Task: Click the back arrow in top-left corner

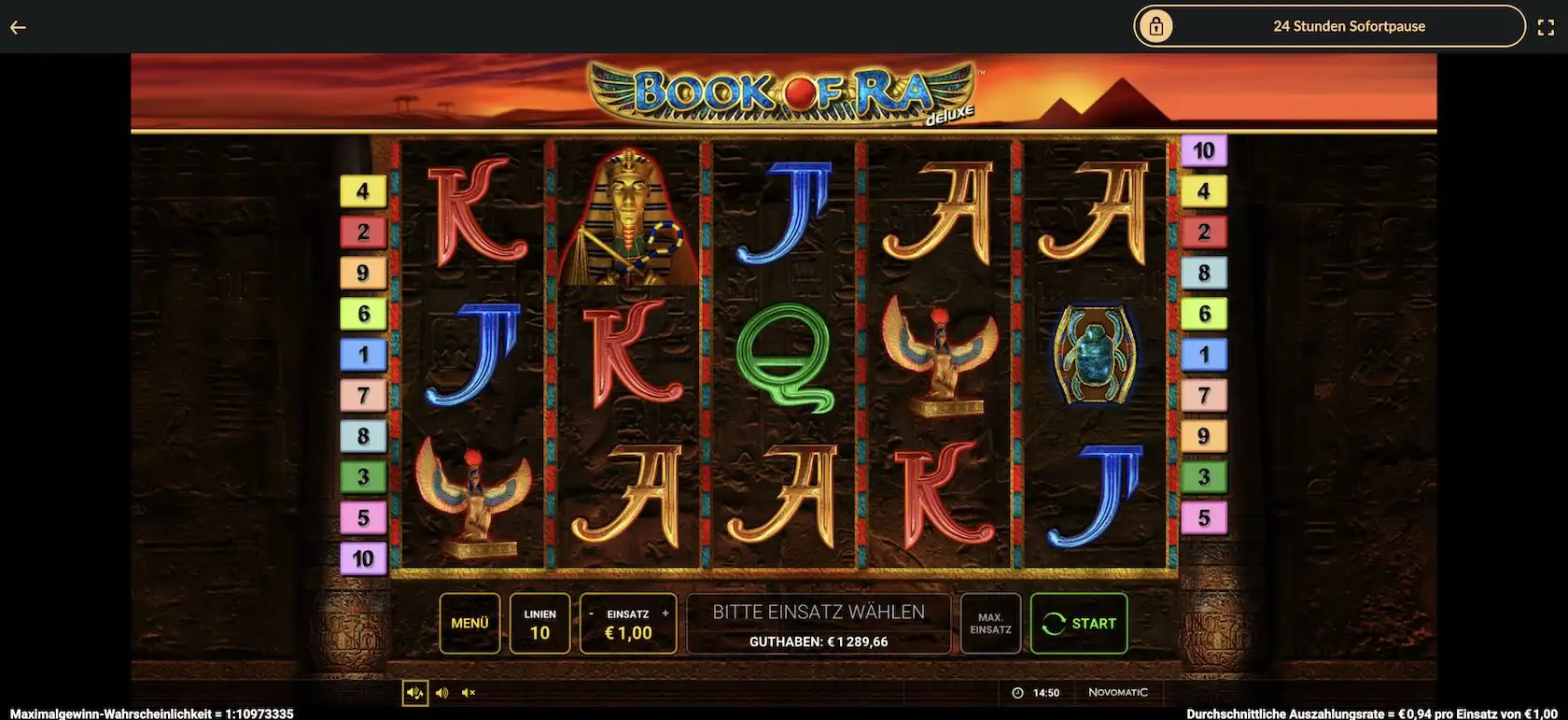Action: click(17, 26)
